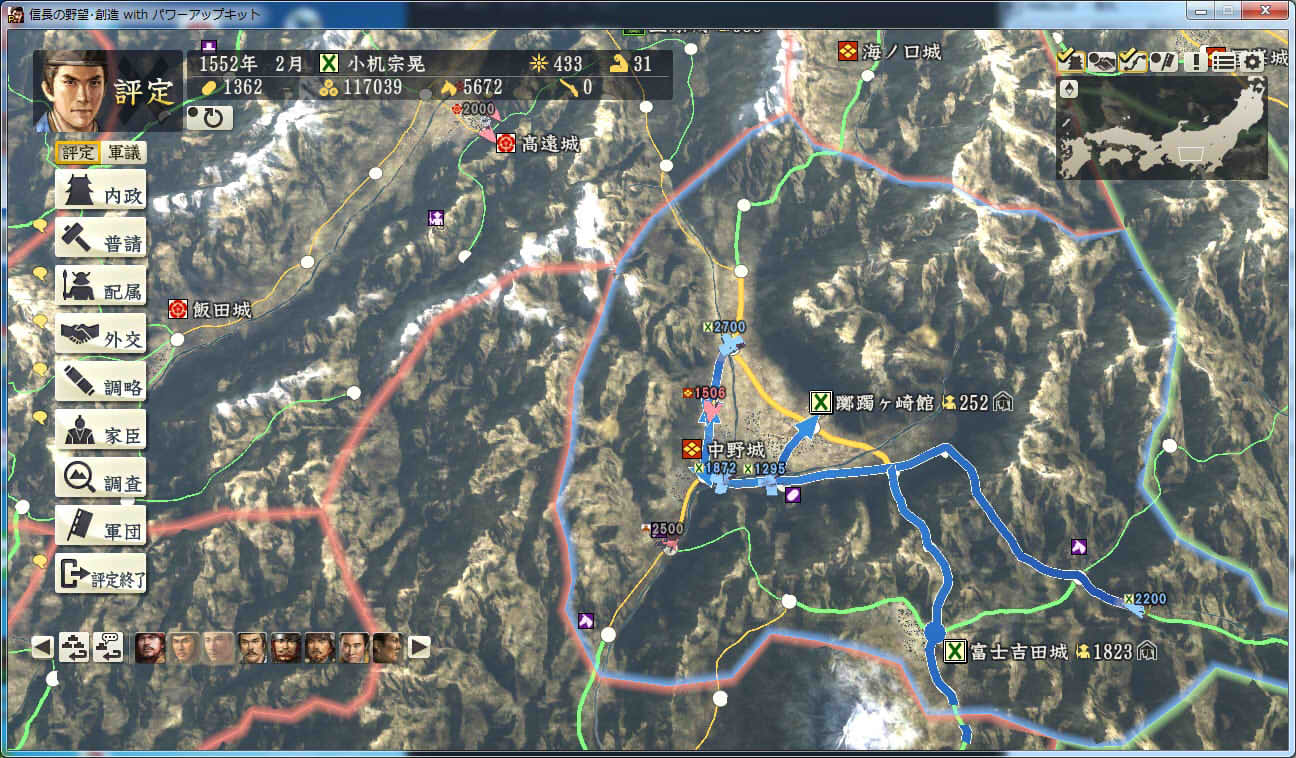Screen dimensions: 1296x758
Task: Switch to the 軍議 war council tab
Action: (125, 153)
